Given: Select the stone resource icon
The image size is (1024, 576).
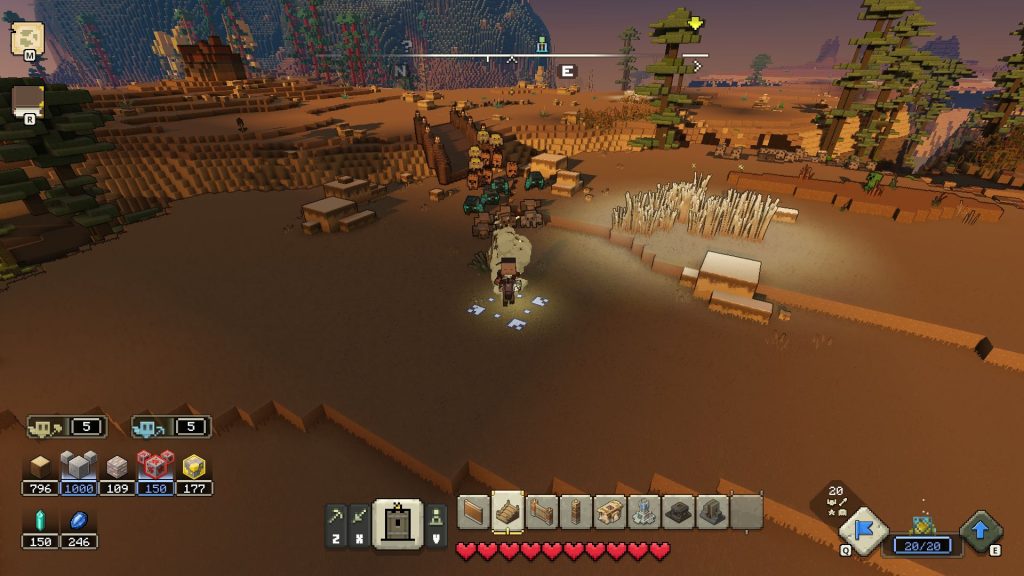Looking at the screenshot, I should pos(78,466).
